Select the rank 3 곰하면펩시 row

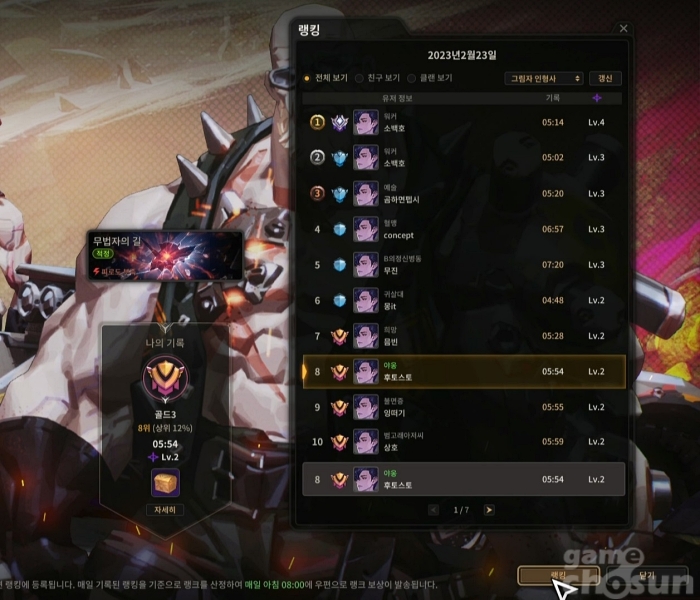click(x=463, y=194)
